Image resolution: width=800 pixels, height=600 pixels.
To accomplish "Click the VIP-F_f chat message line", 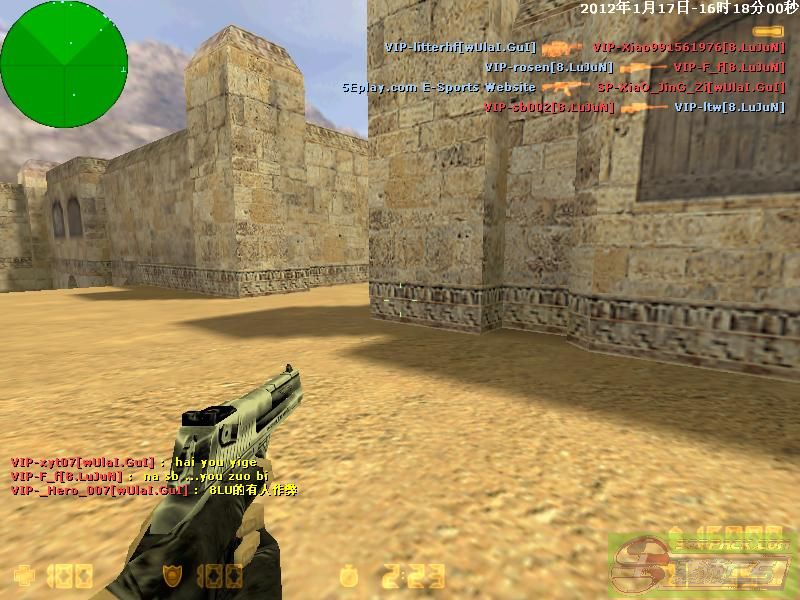I will click(139, 476).
